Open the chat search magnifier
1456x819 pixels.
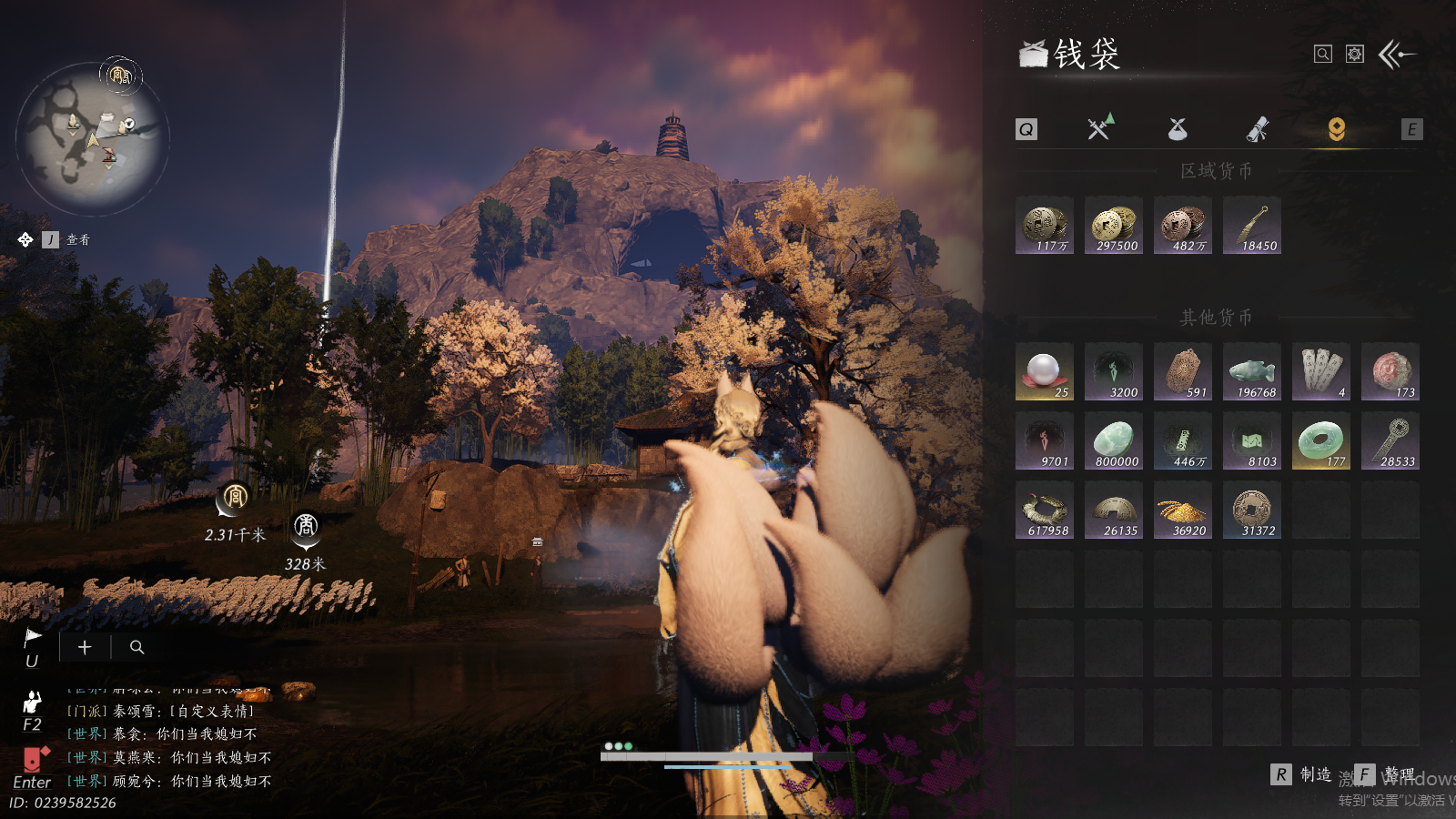137,647
